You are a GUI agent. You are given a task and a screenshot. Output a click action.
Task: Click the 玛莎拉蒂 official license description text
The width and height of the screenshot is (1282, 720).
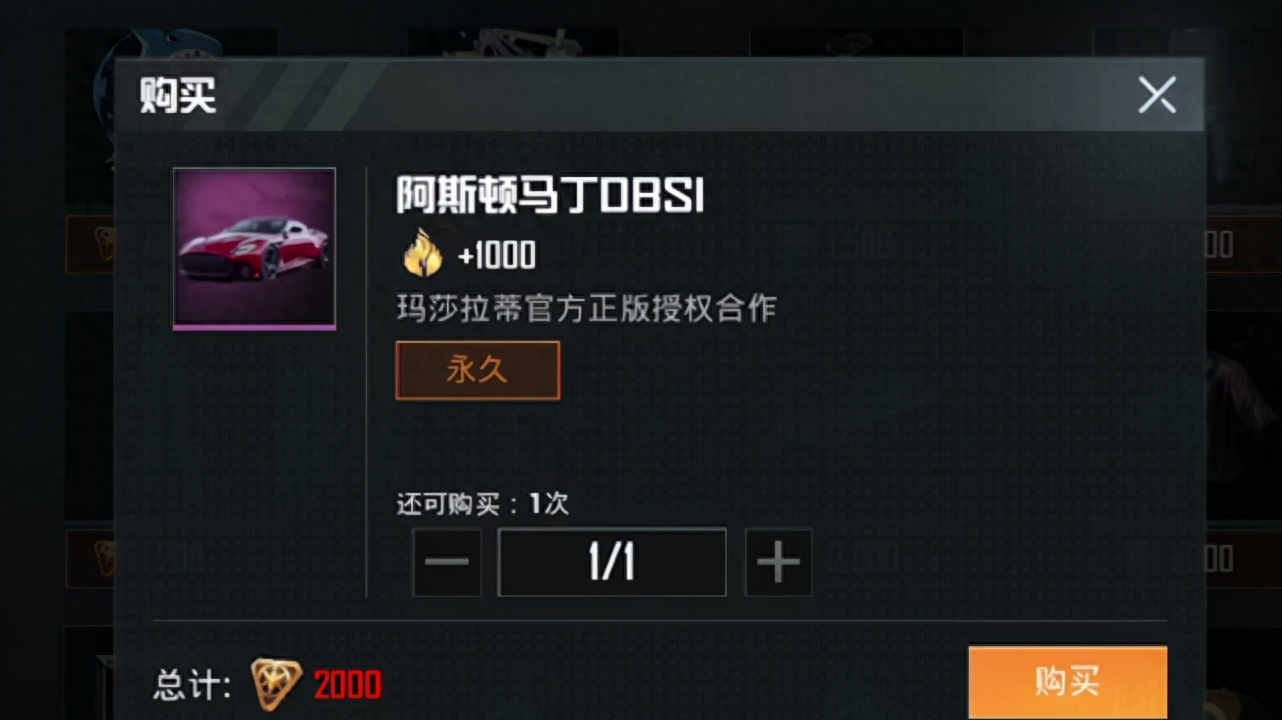pos(585,309)
